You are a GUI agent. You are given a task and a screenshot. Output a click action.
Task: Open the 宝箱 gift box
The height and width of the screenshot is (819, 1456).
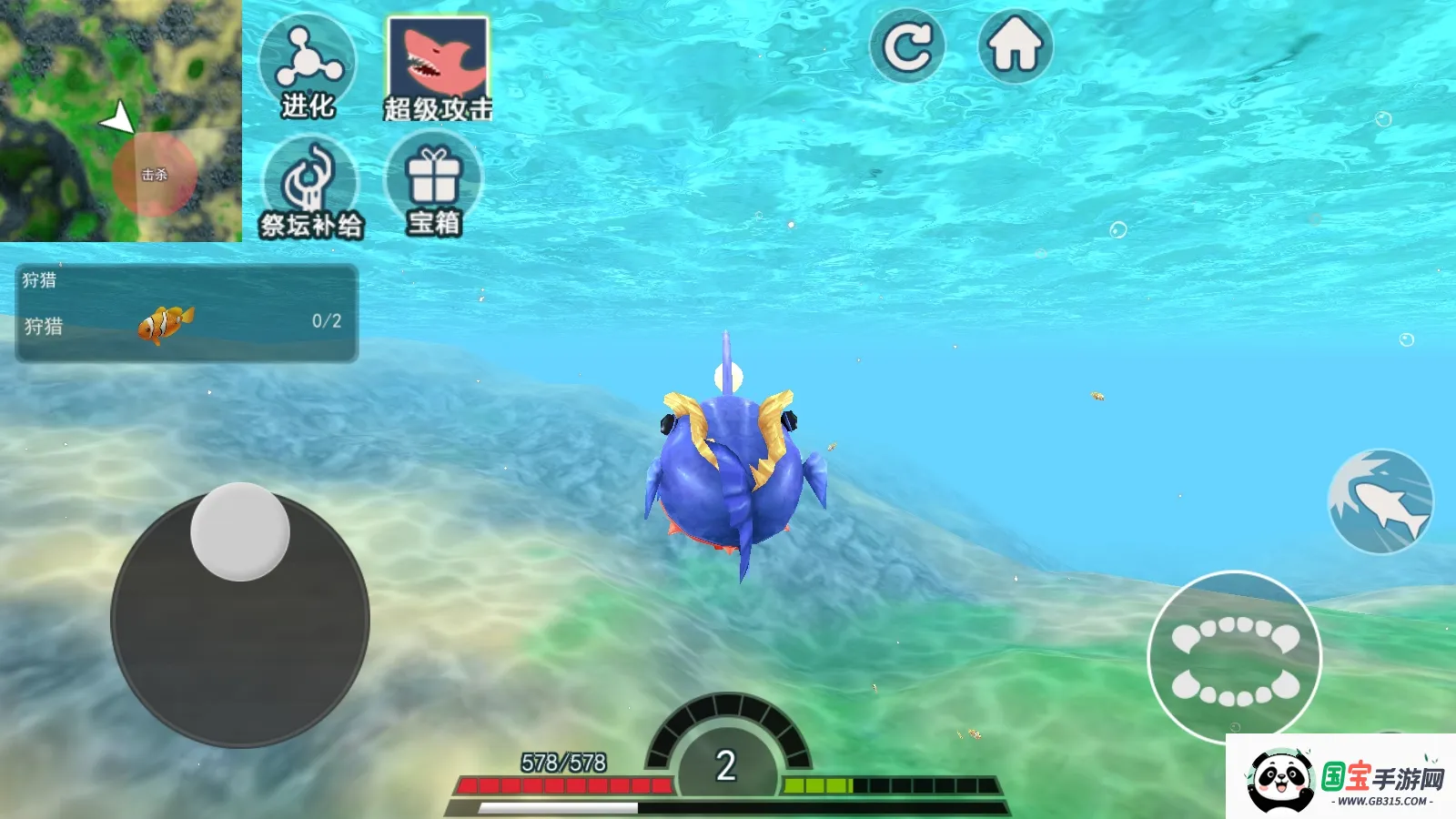point(434,185)
